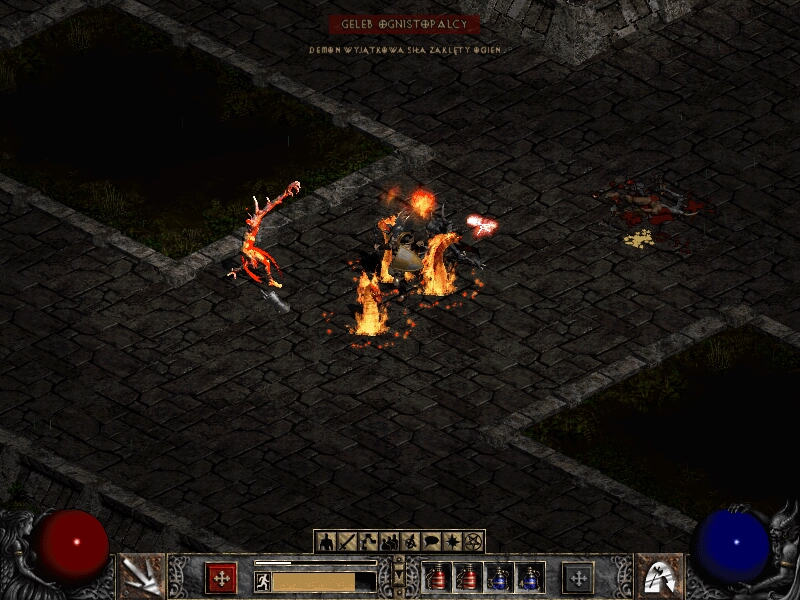The width and height of the screenshot is (800, 600).
Task: Toggle the automap icon
Action: point(410,542)
